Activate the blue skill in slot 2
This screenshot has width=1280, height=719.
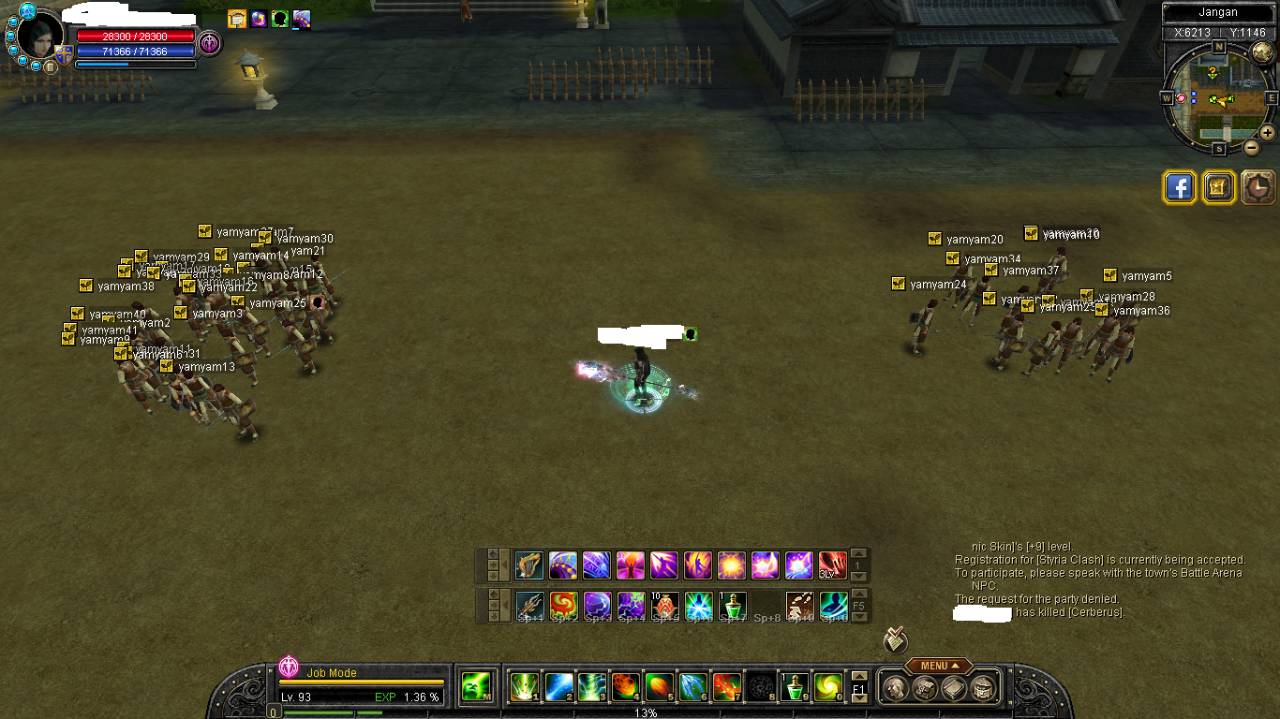[559, 687]
